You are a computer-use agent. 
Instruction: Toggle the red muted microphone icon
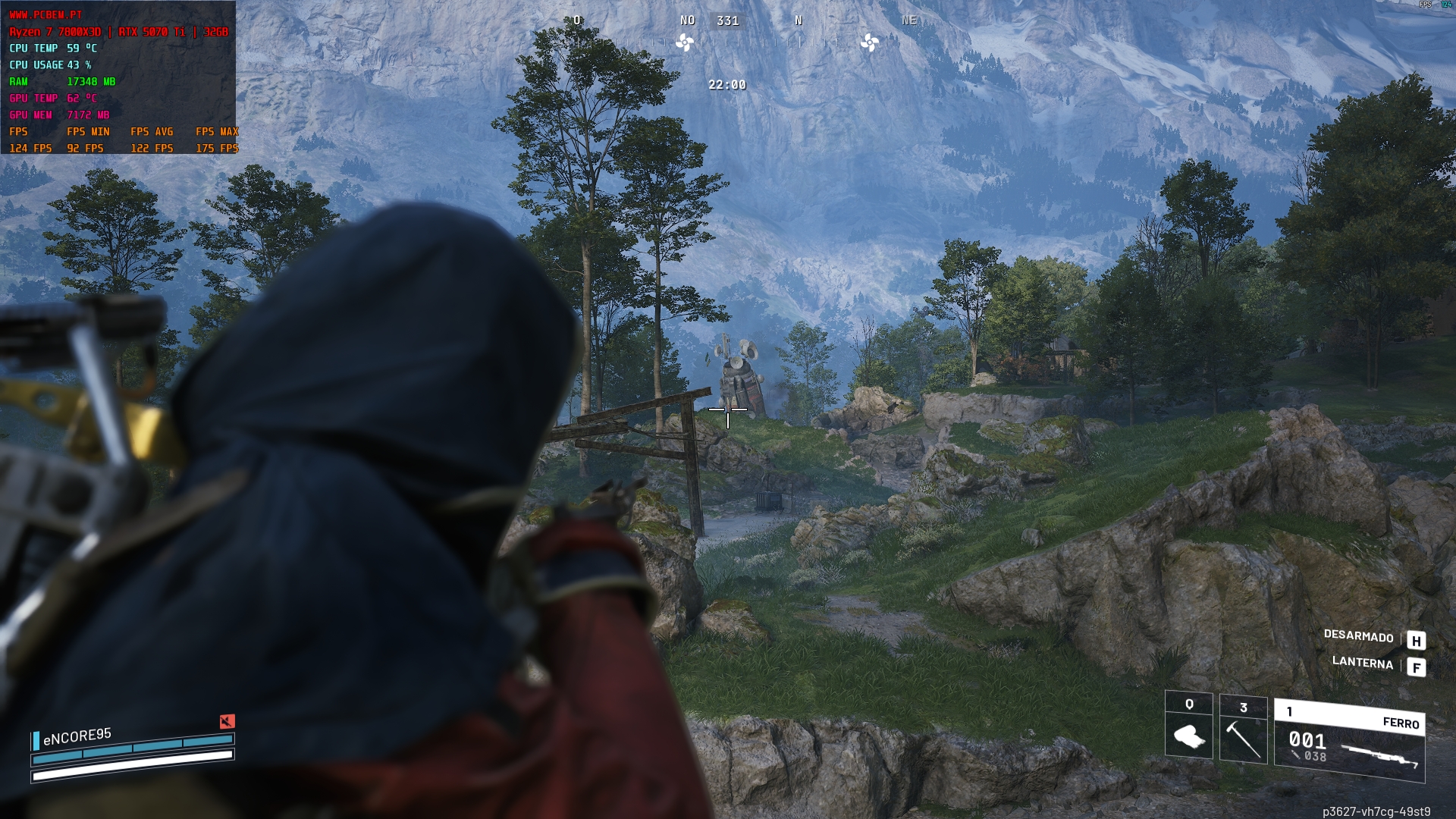(x=227, y=721)
